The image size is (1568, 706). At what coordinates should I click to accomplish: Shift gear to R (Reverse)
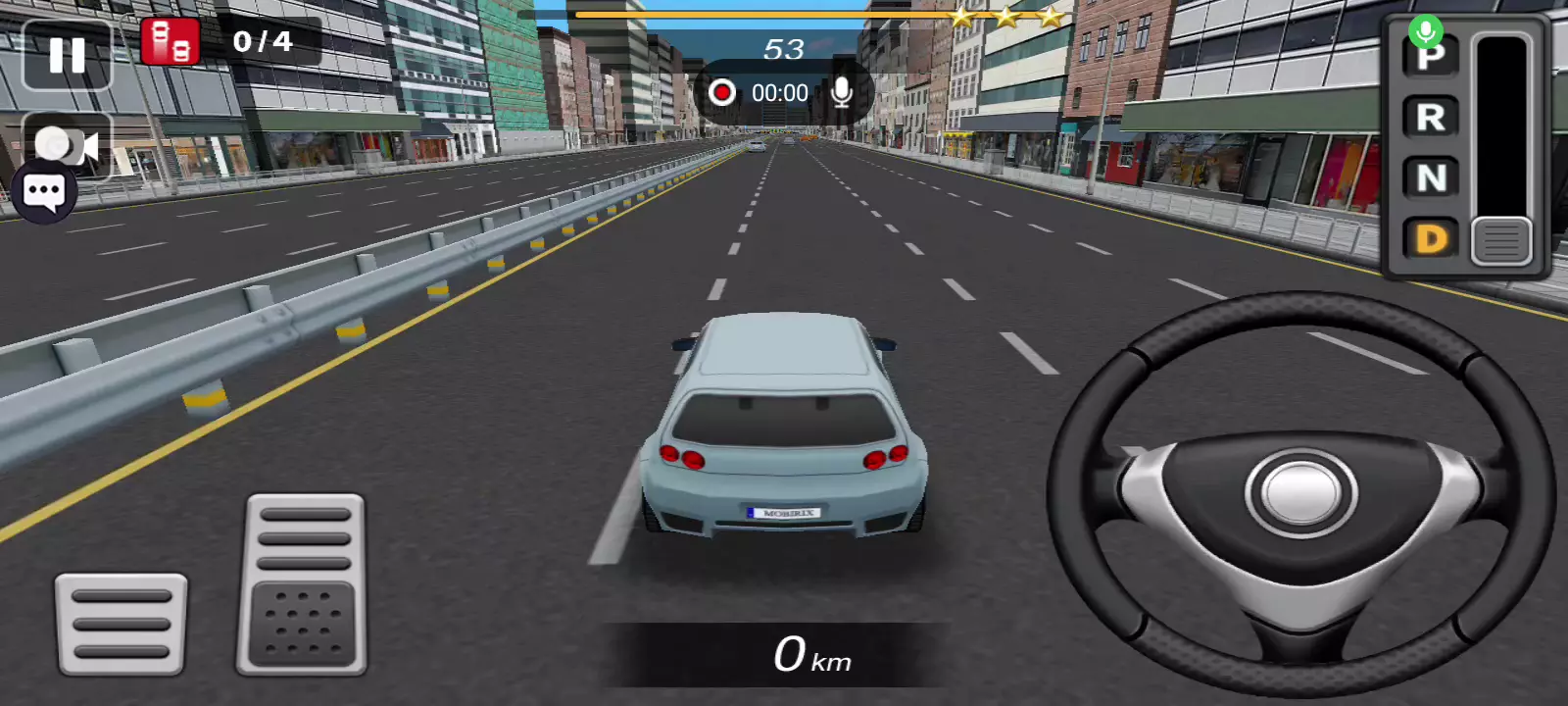1431,118
